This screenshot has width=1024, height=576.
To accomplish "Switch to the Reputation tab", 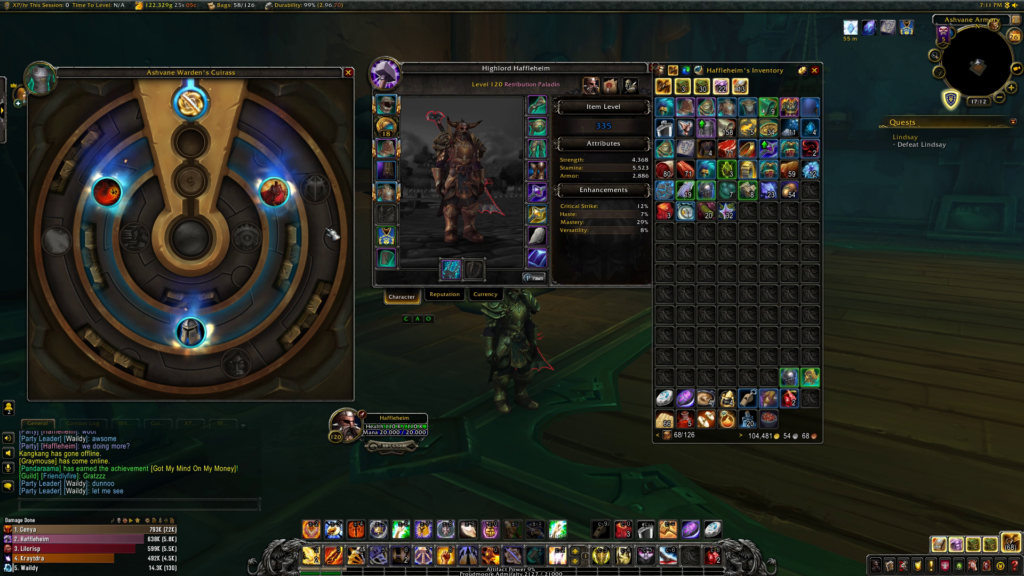I will tap(443, 295).
